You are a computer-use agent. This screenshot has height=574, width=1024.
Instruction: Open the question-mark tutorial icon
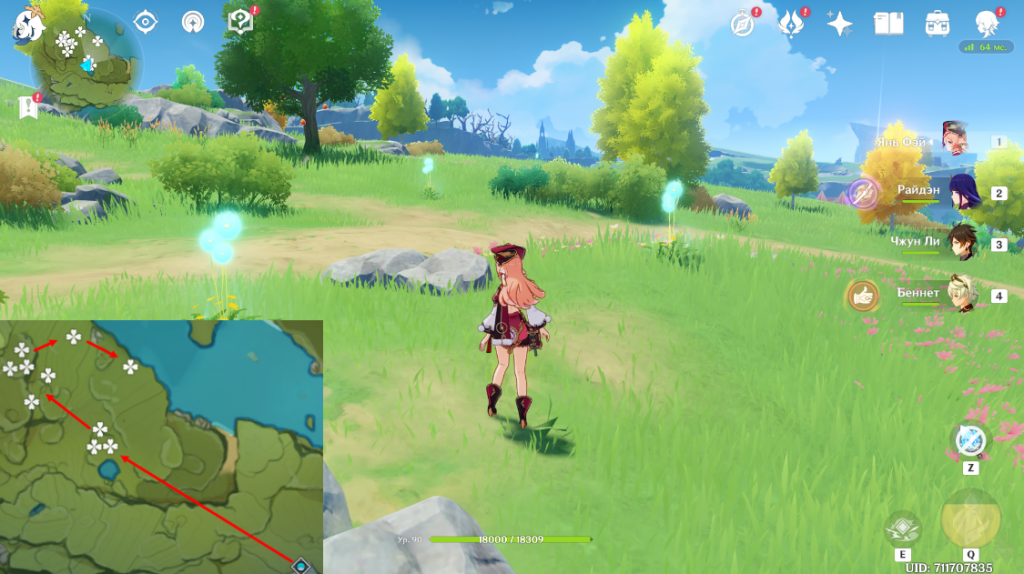click(x=240, y=22)
